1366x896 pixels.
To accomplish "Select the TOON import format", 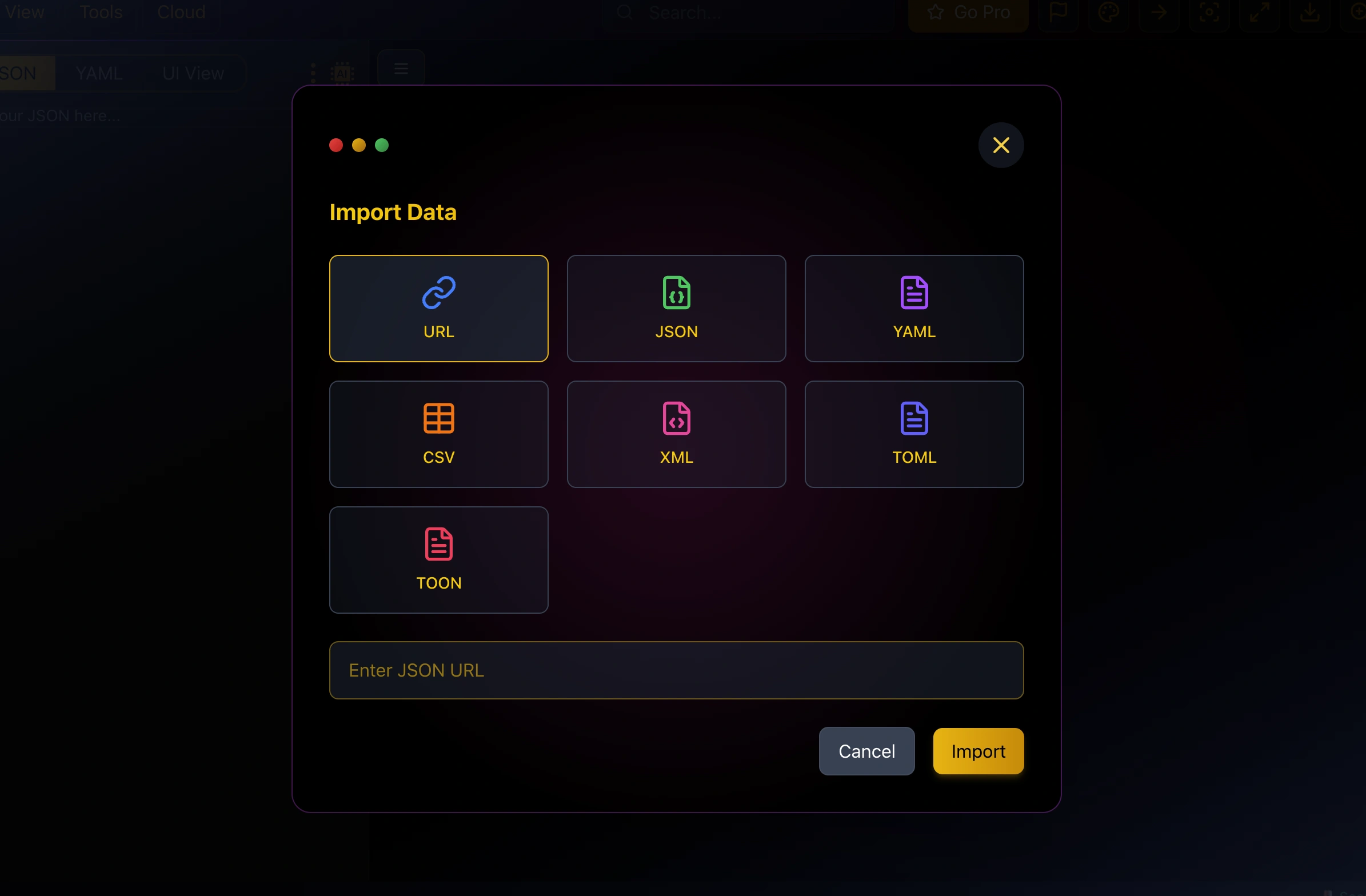I will pos(438,559).
